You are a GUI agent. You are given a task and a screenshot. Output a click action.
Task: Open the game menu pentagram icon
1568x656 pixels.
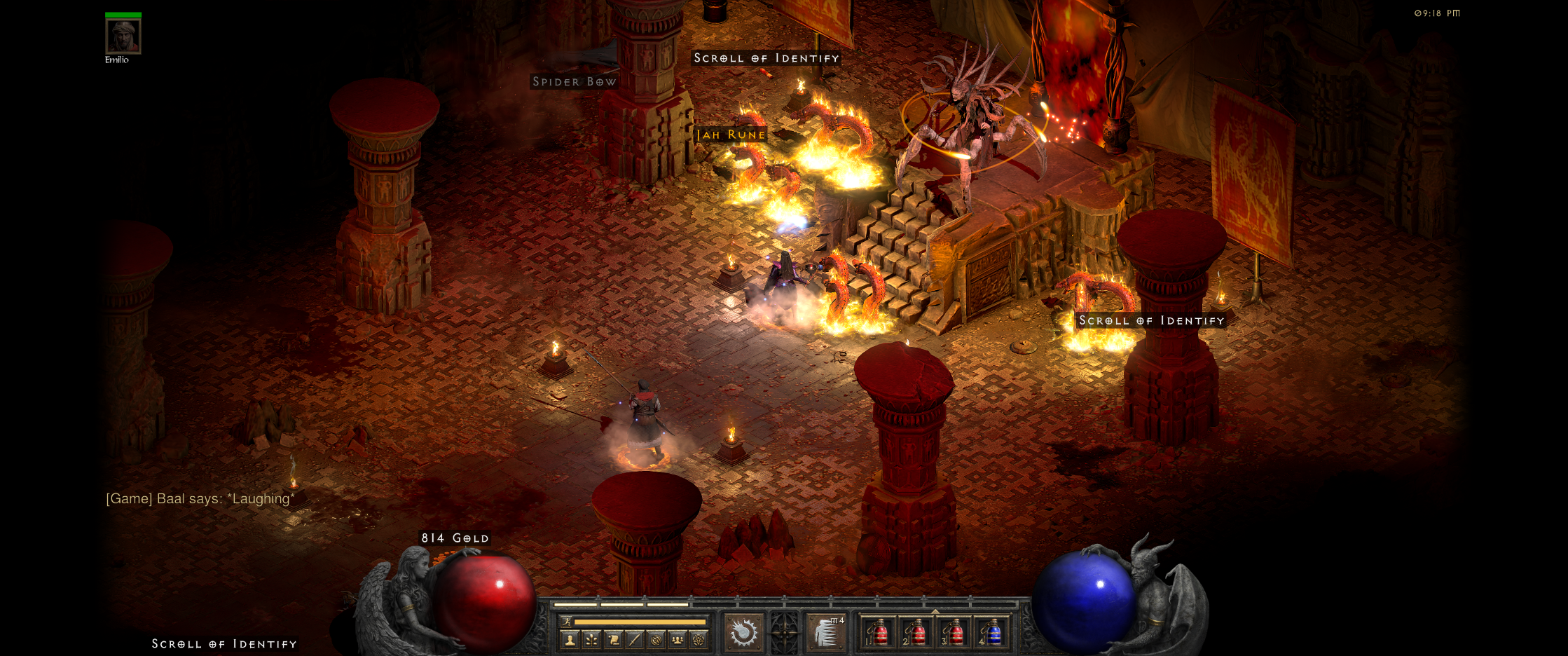coord(699,639)
